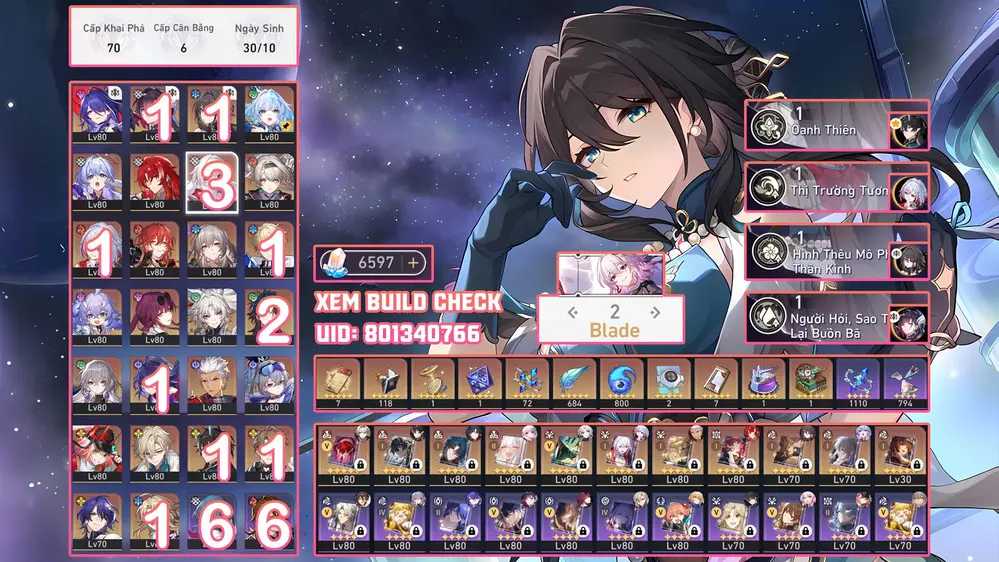Click the right arrow beside Blade count

click(657, 312)
